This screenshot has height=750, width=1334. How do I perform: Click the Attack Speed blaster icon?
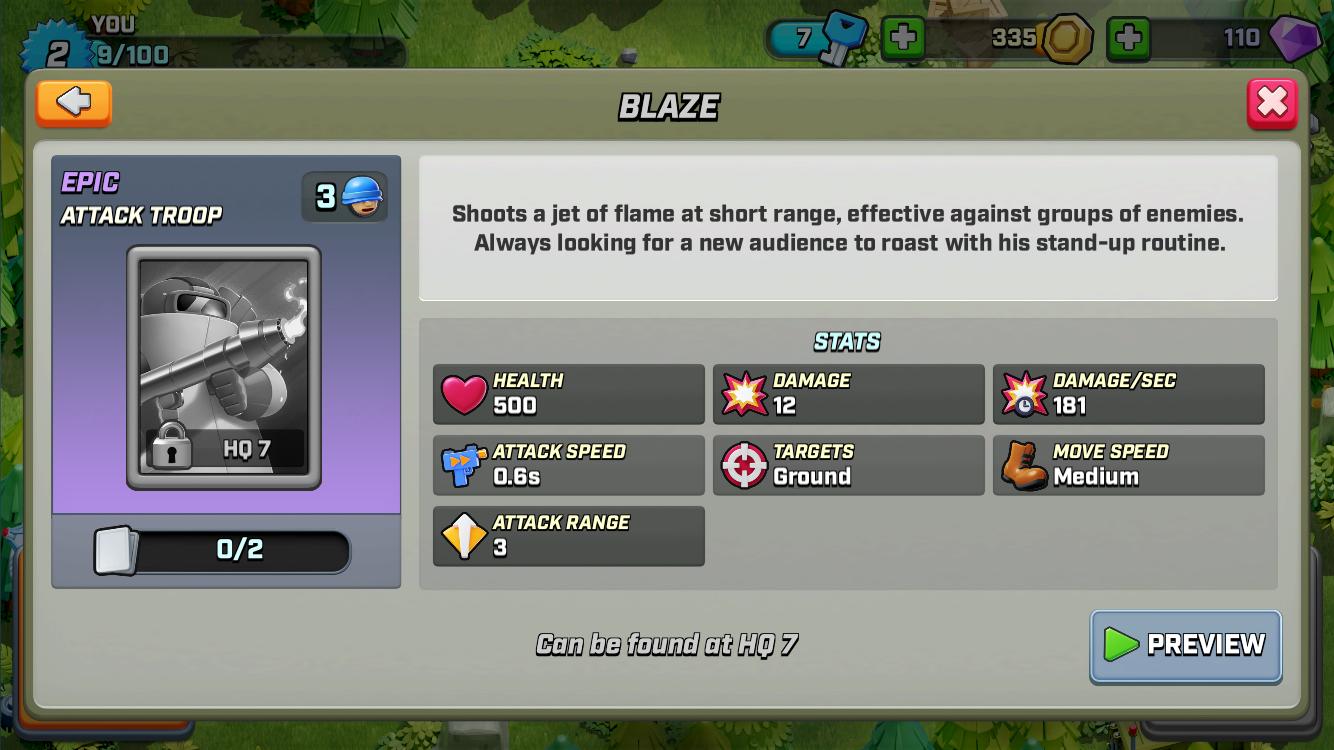(x=462, y=465)
